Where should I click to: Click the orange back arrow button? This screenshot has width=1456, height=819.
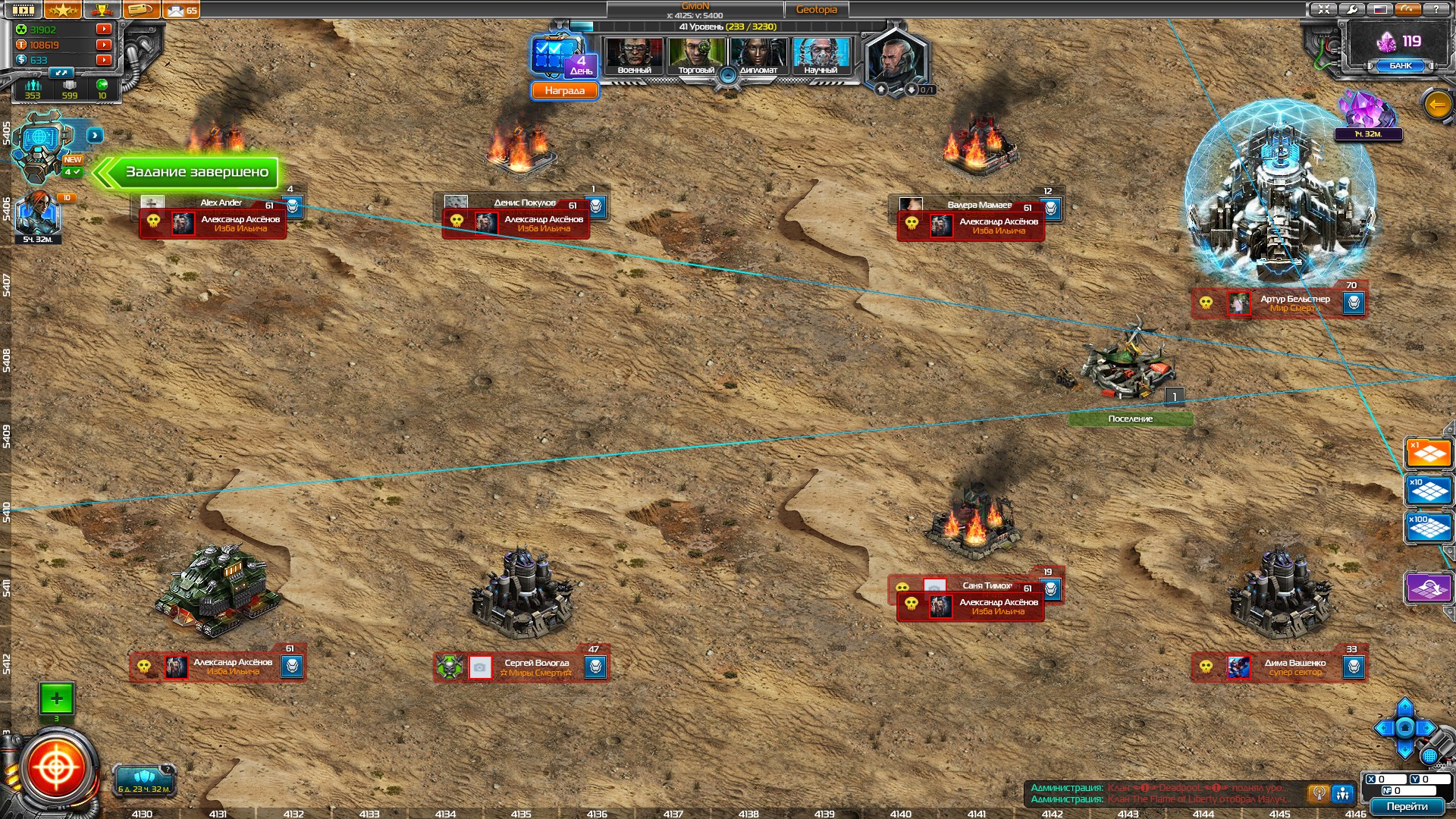point(1438,105)
